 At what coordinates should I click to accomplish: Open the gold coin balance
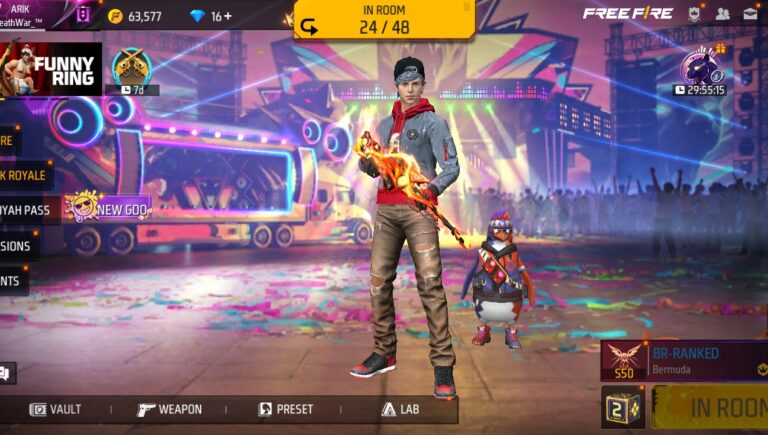[135, 16]
